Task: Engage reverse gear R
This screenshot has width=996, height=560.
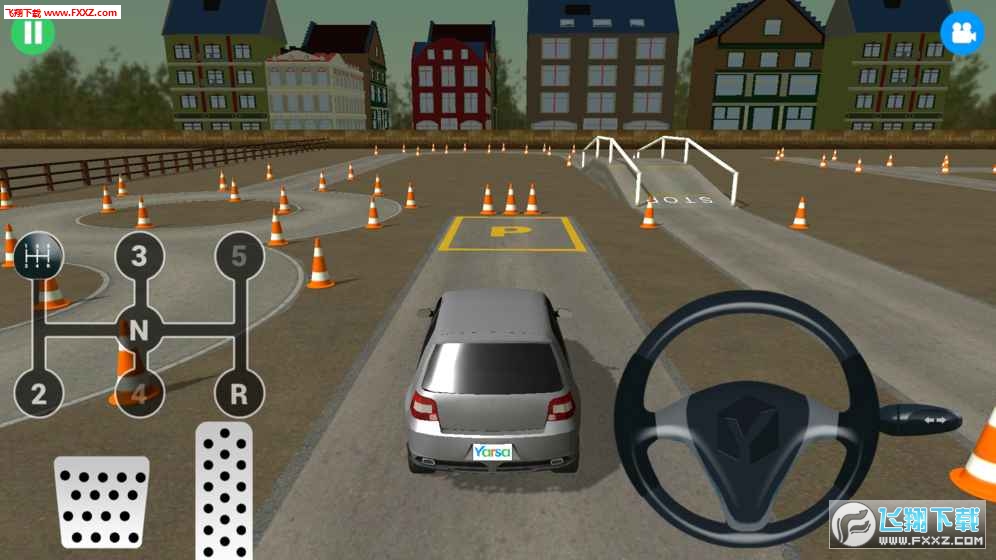Action: pos(239,394)
